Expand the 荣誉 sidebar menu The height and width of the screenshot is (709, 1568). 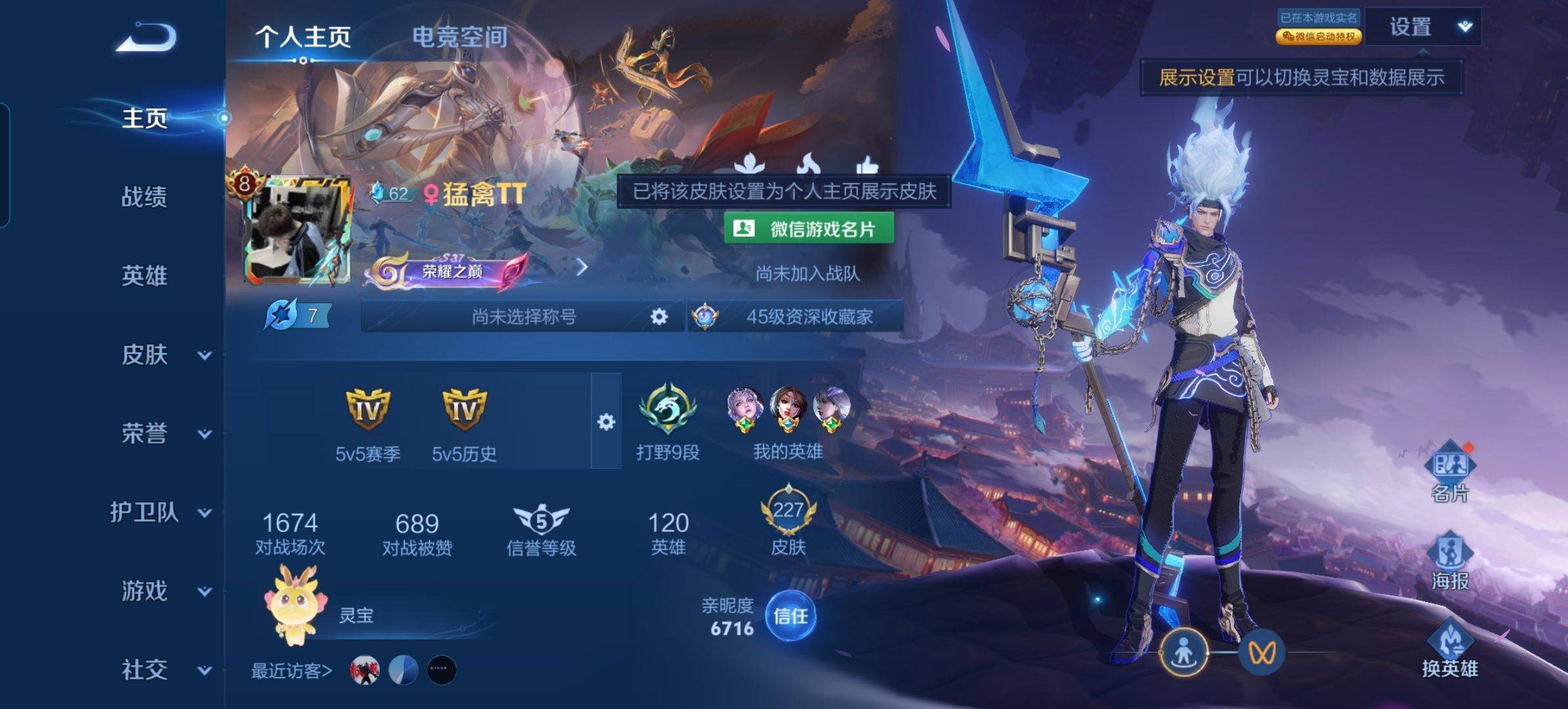click(x=164, y=434)
